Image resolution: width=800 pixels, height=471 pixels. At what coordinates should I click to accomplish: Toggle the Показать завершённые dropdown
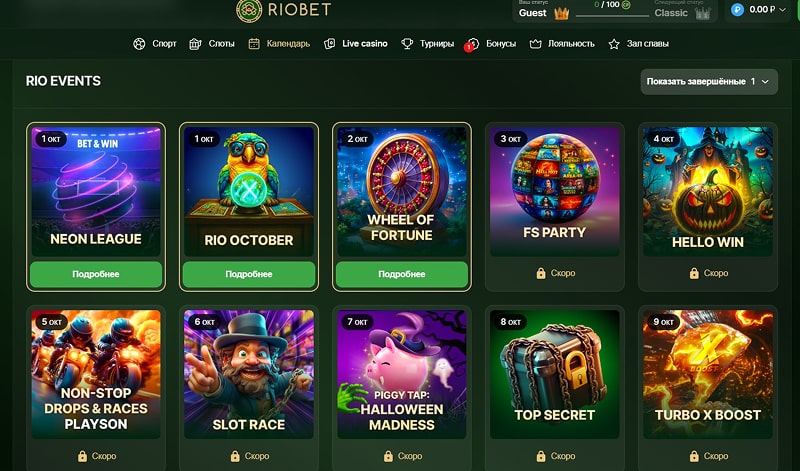pyautogui.click(x=709, y=81)
